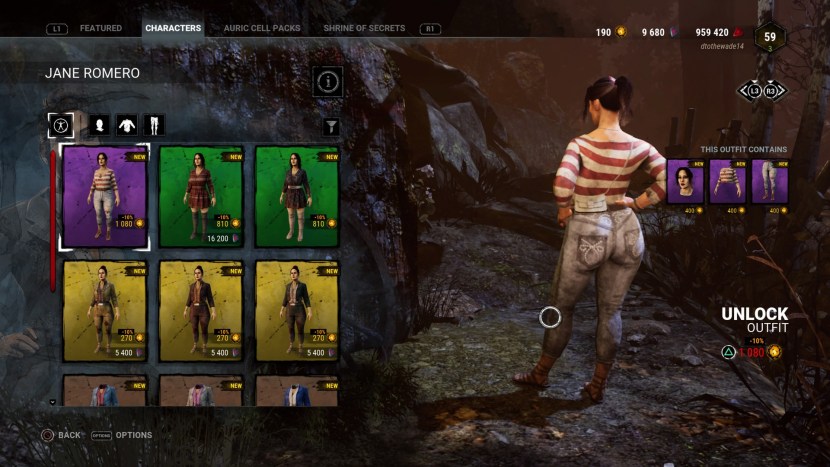Filter cosmetics by leg pieces

click(154, 125)
